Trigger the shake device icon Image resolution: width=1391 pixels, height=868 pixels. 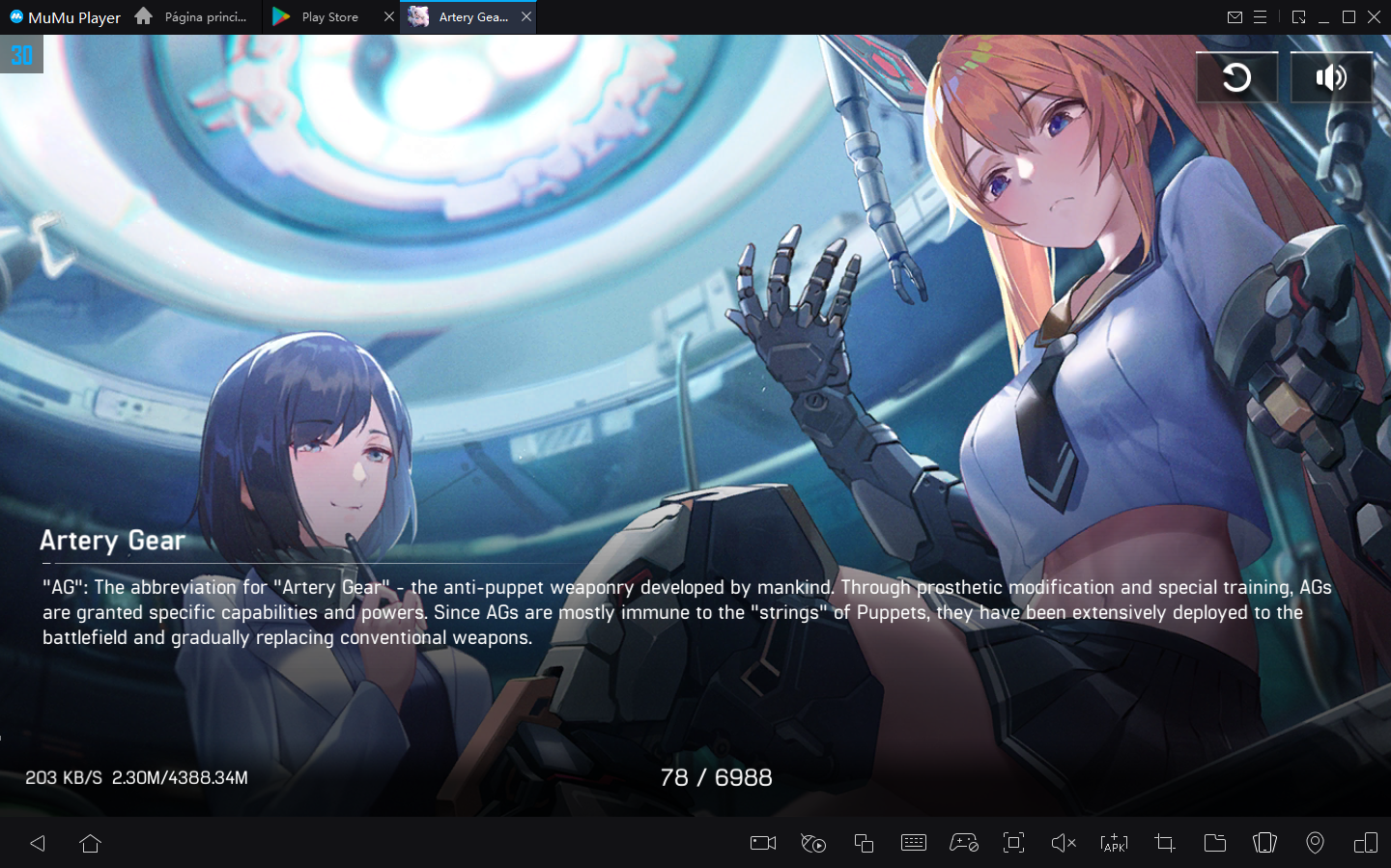(x=1264, y=843)
